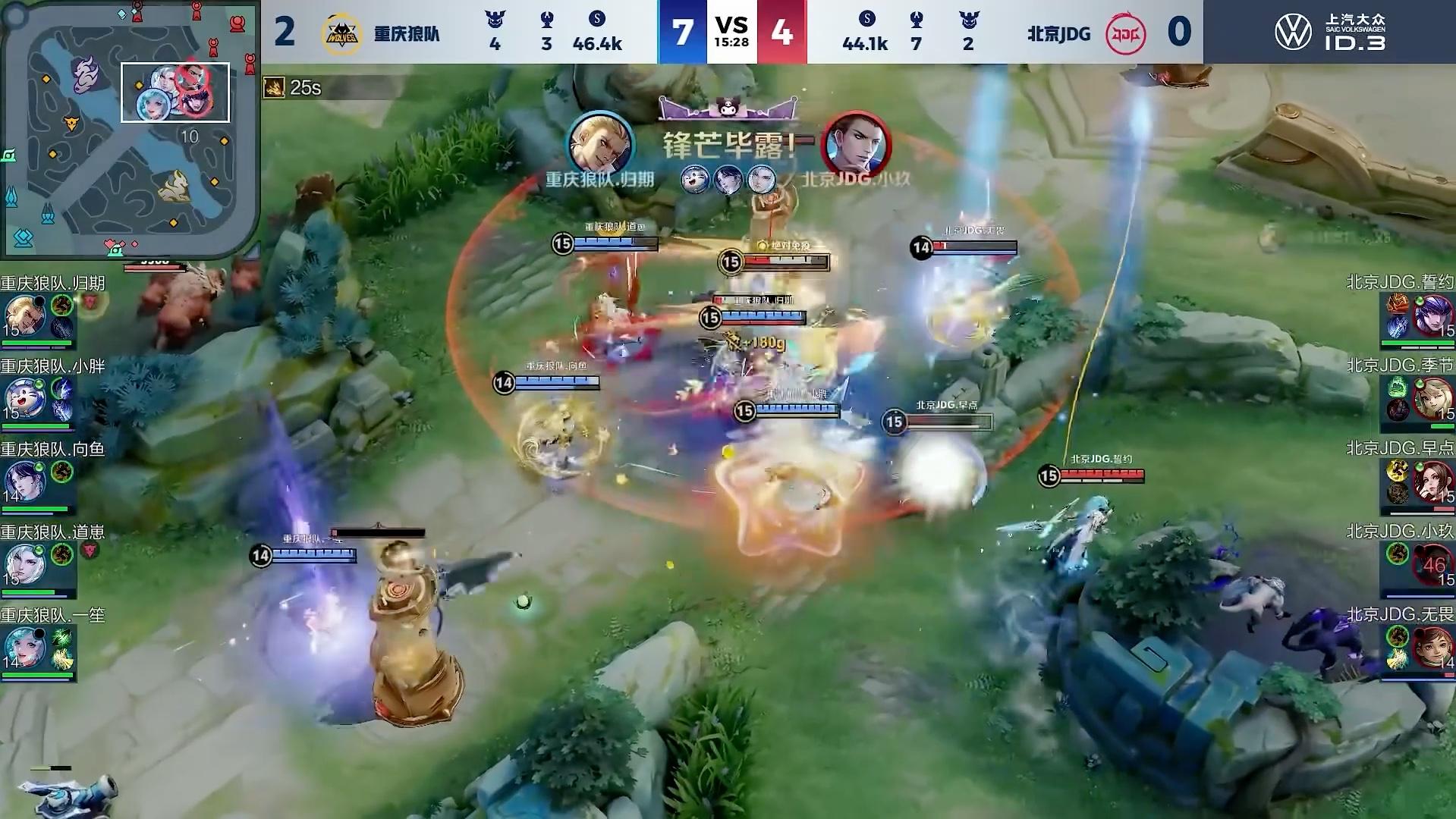Viewport: 1456px width, 819px height.
Task: Open the Volkswagen ID.3 sponsor logo
Action: [x=1330, y=33]
